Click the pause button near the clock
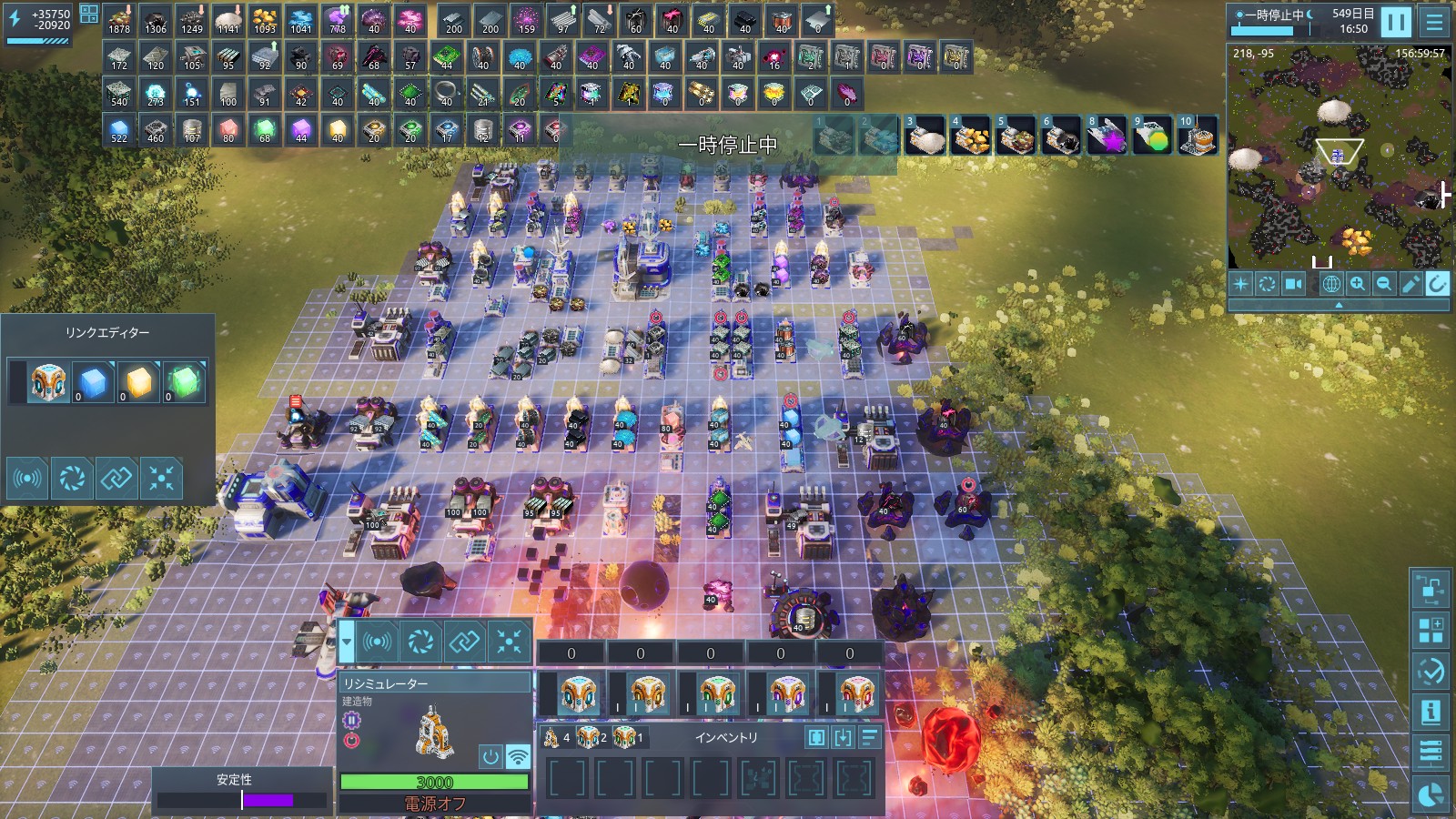 click(1395, 22)
